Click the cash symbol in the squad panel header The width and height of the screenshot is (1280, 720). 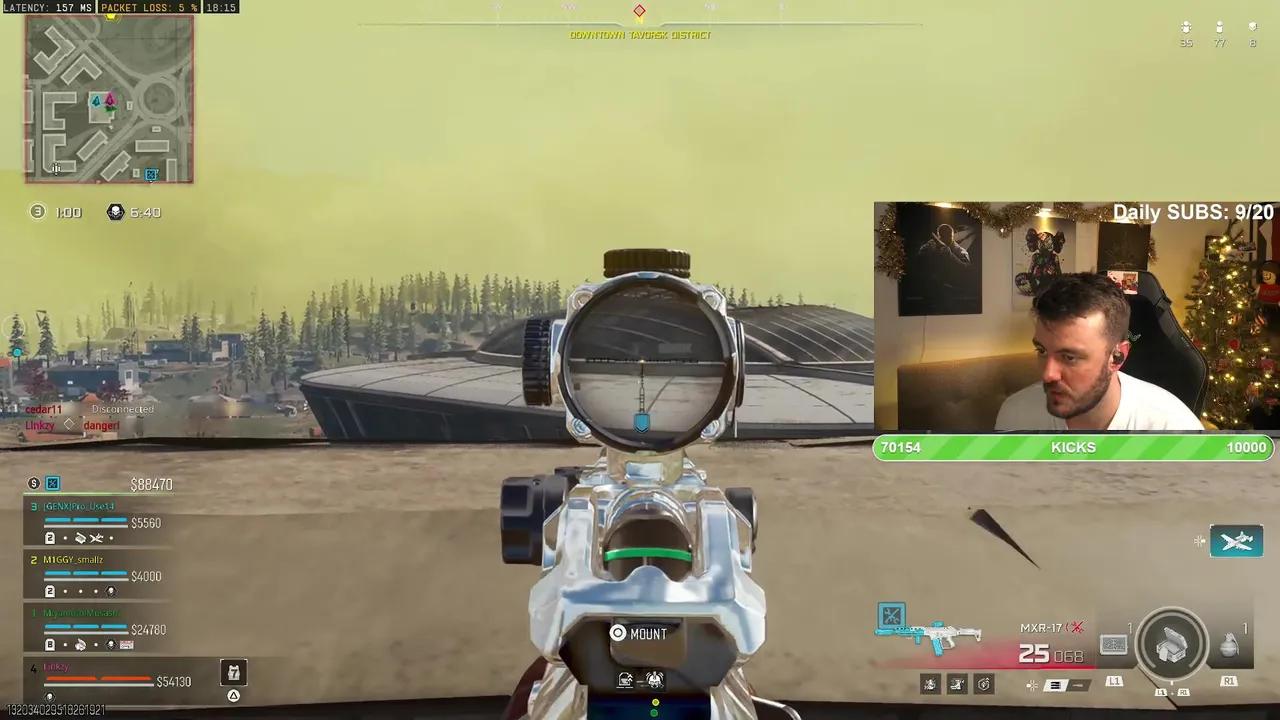point(33,483)
